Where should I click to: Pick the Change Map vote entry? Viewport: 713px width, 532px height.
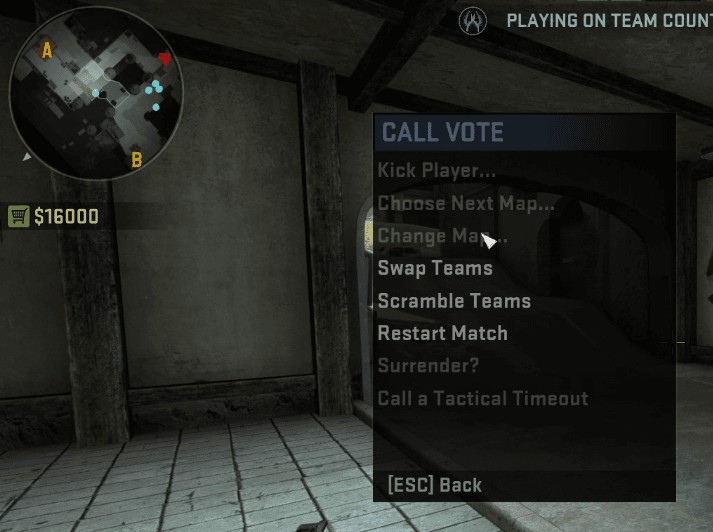click(441, 236)
